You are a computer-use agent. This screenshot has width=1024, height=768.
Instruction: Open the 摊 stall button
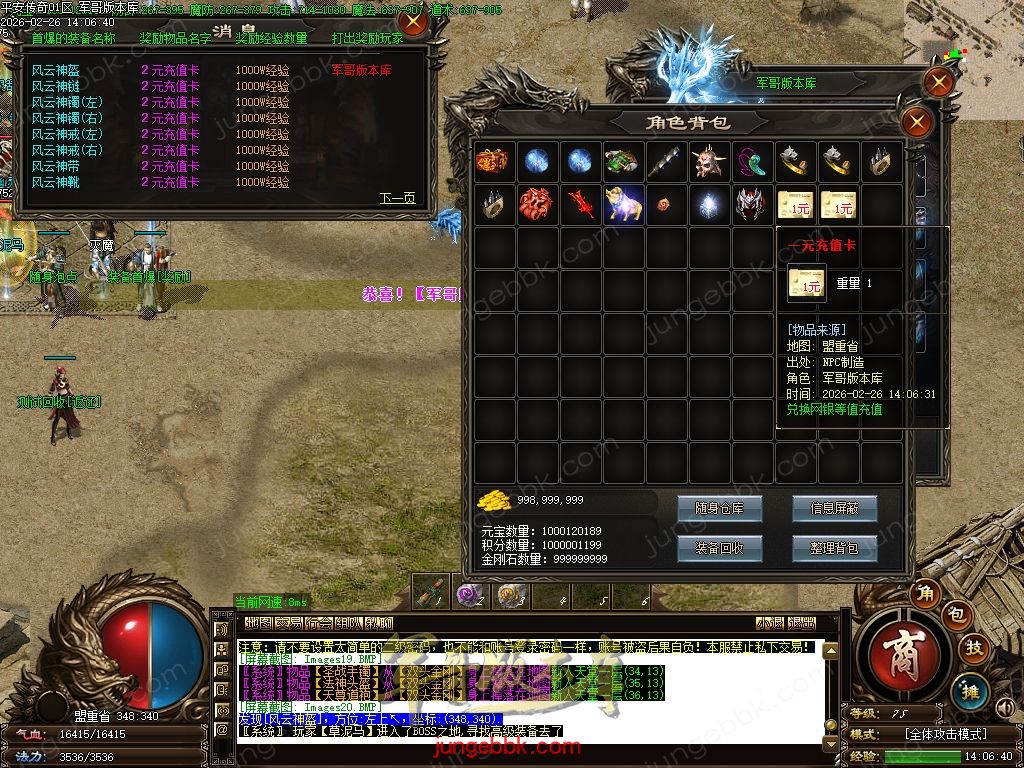tap(970, 690)
